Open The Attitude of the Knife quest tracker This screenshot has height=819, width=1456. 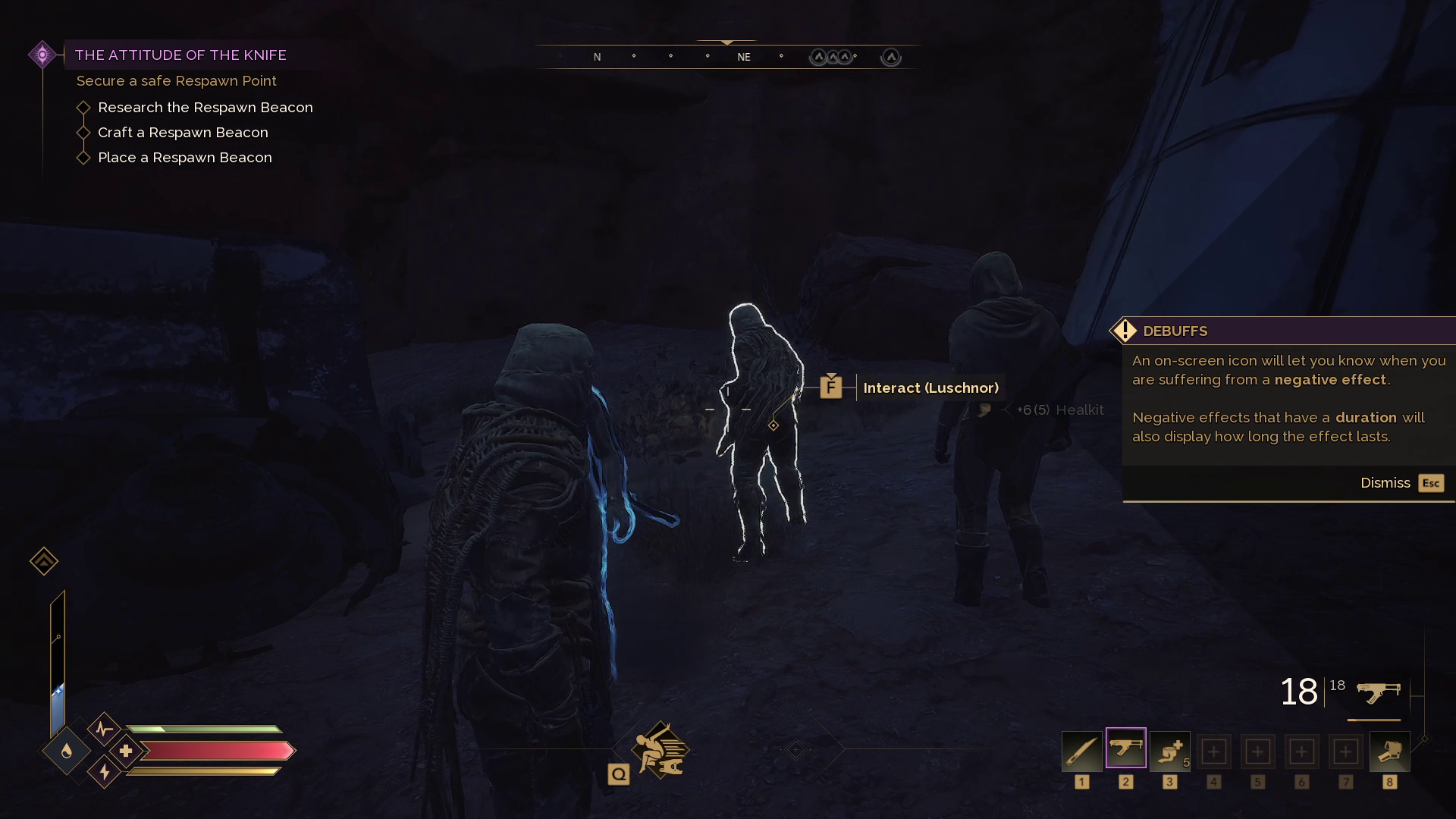180,55
